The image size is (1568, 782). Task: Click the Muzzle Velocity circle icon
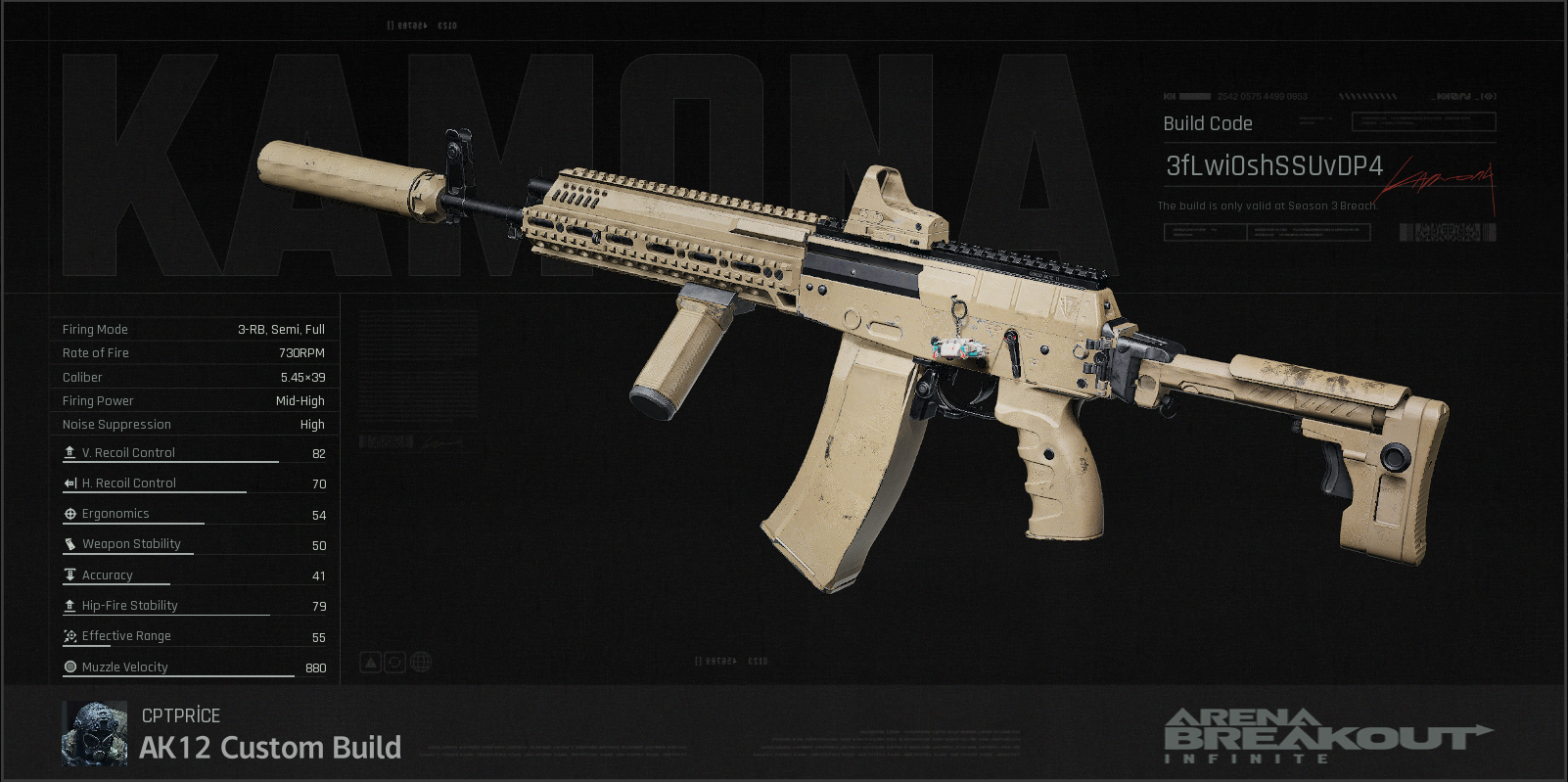[69, 667]
